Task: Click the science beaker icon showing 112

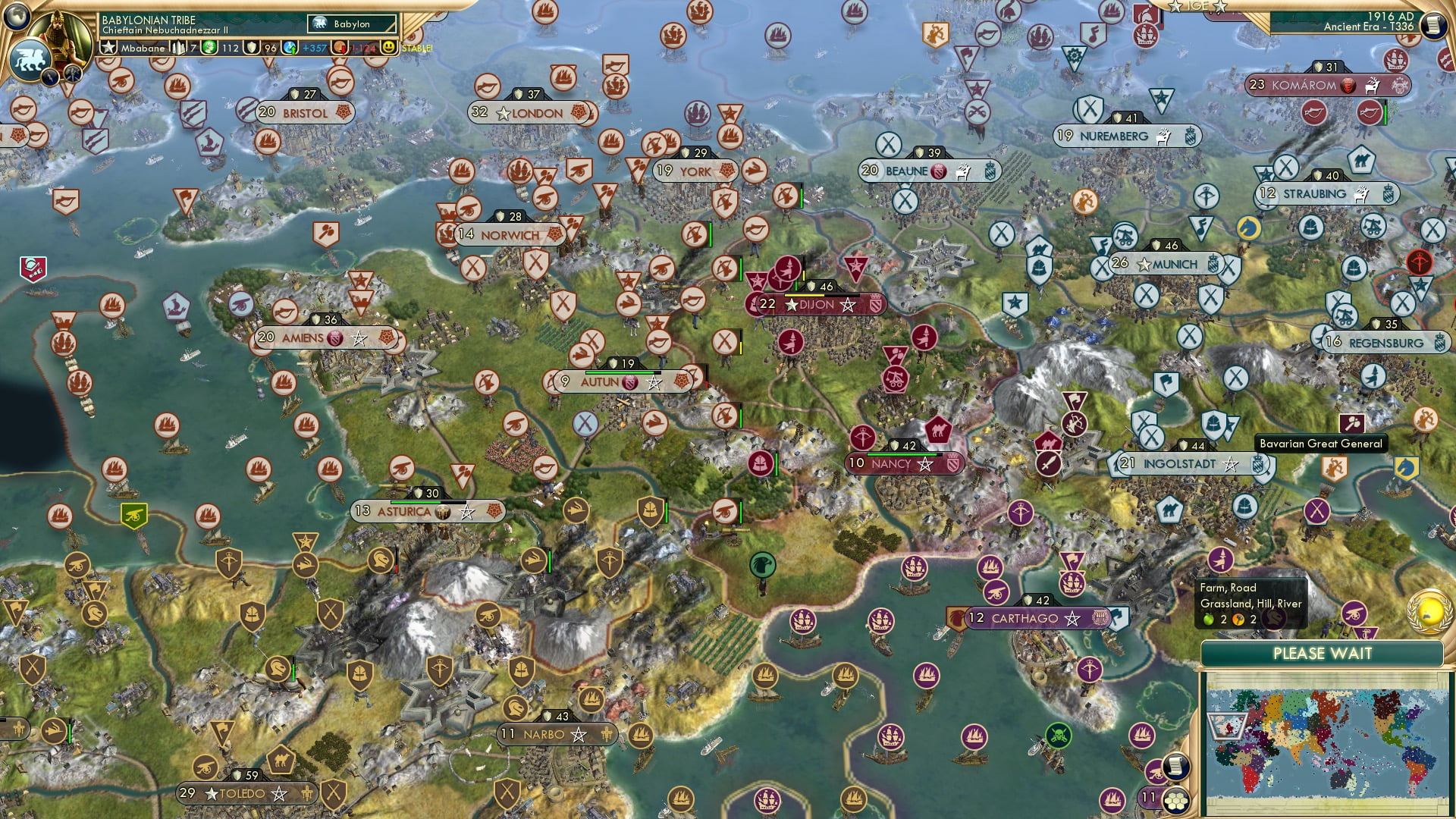Action: point(209,47)
